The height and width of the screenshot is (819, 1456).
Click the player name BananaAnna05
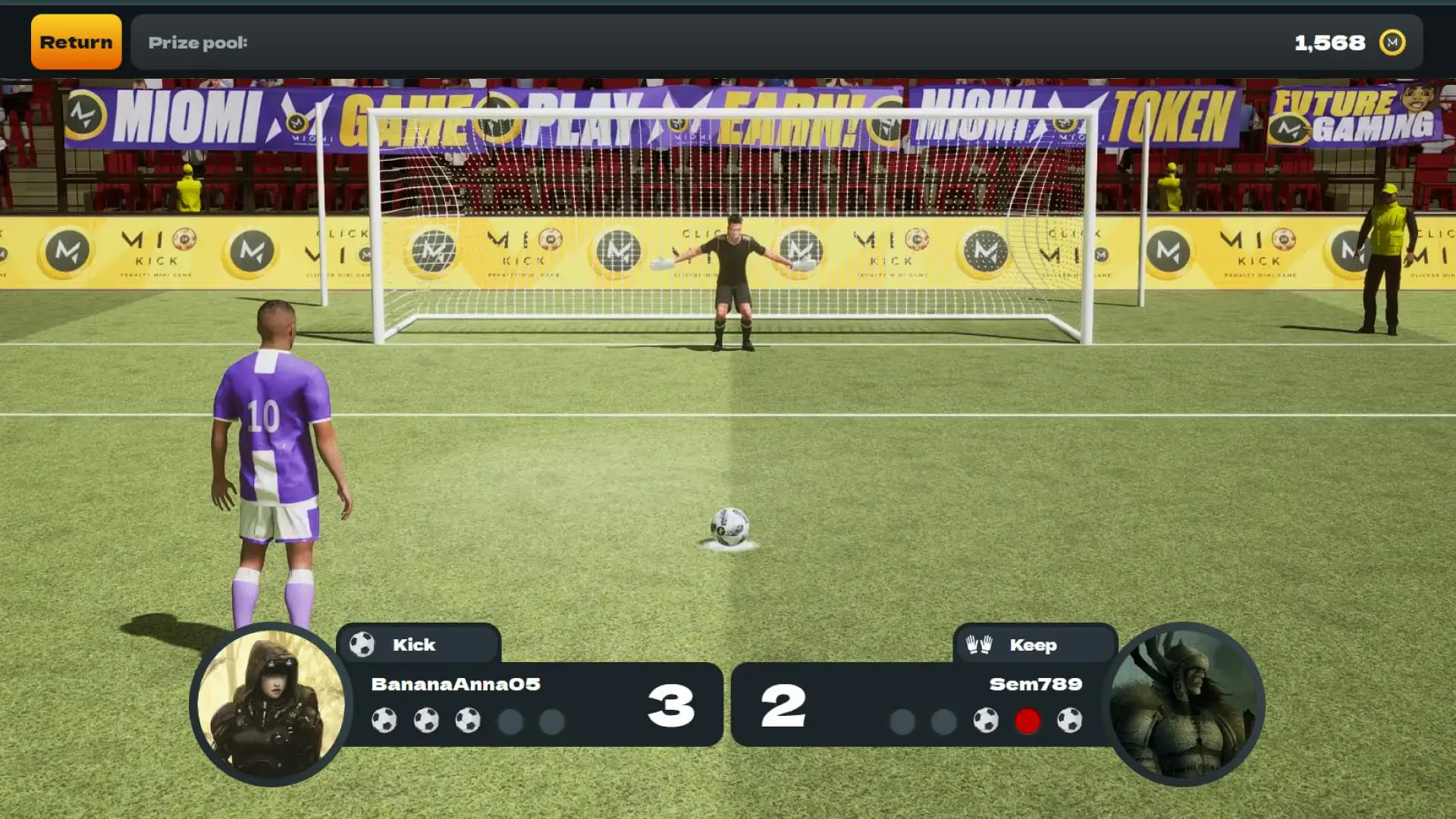tap(454, 684)
